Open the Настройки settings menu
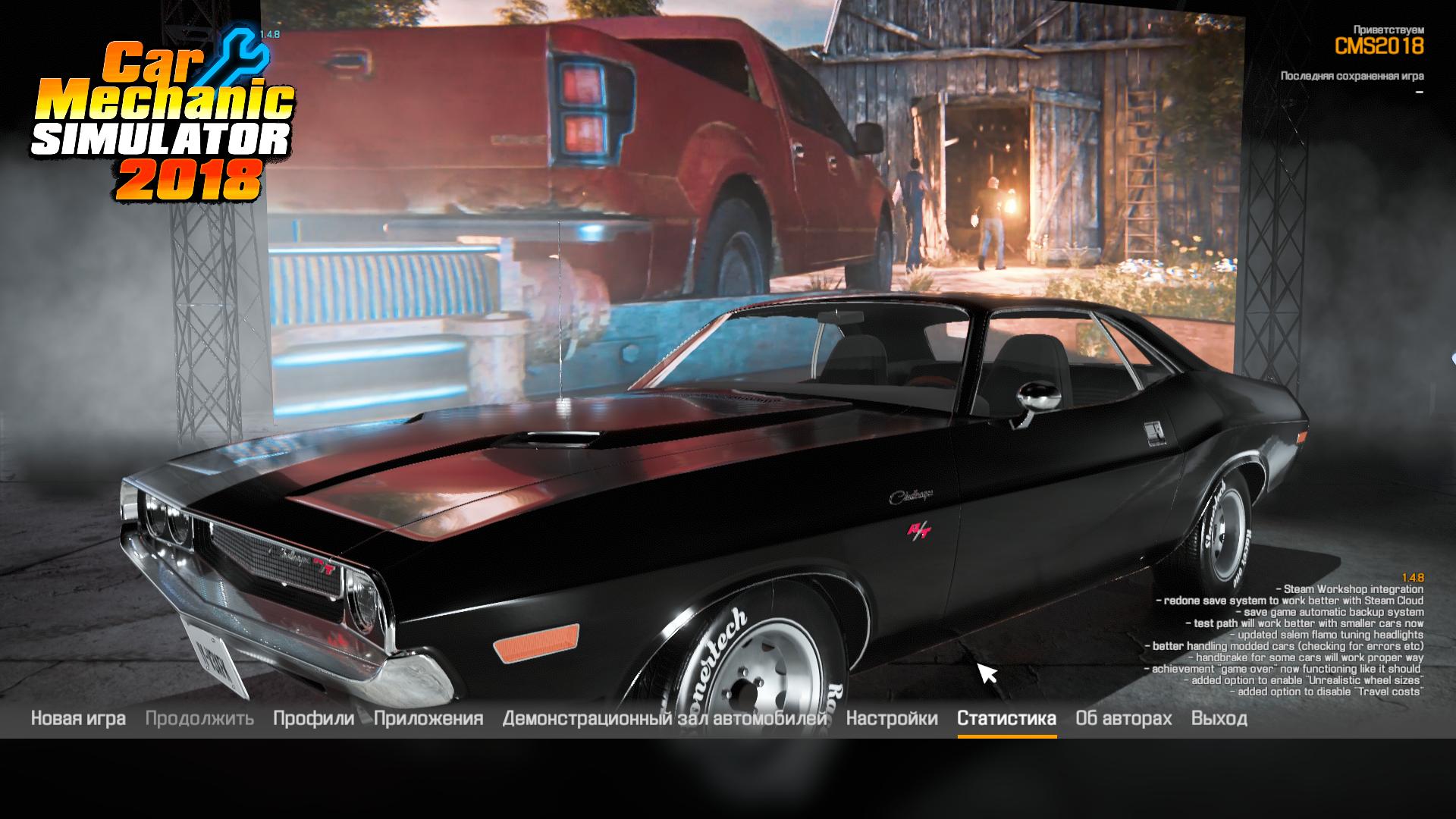The height and width of the screenshot is (819, 1456). [892, 718]
